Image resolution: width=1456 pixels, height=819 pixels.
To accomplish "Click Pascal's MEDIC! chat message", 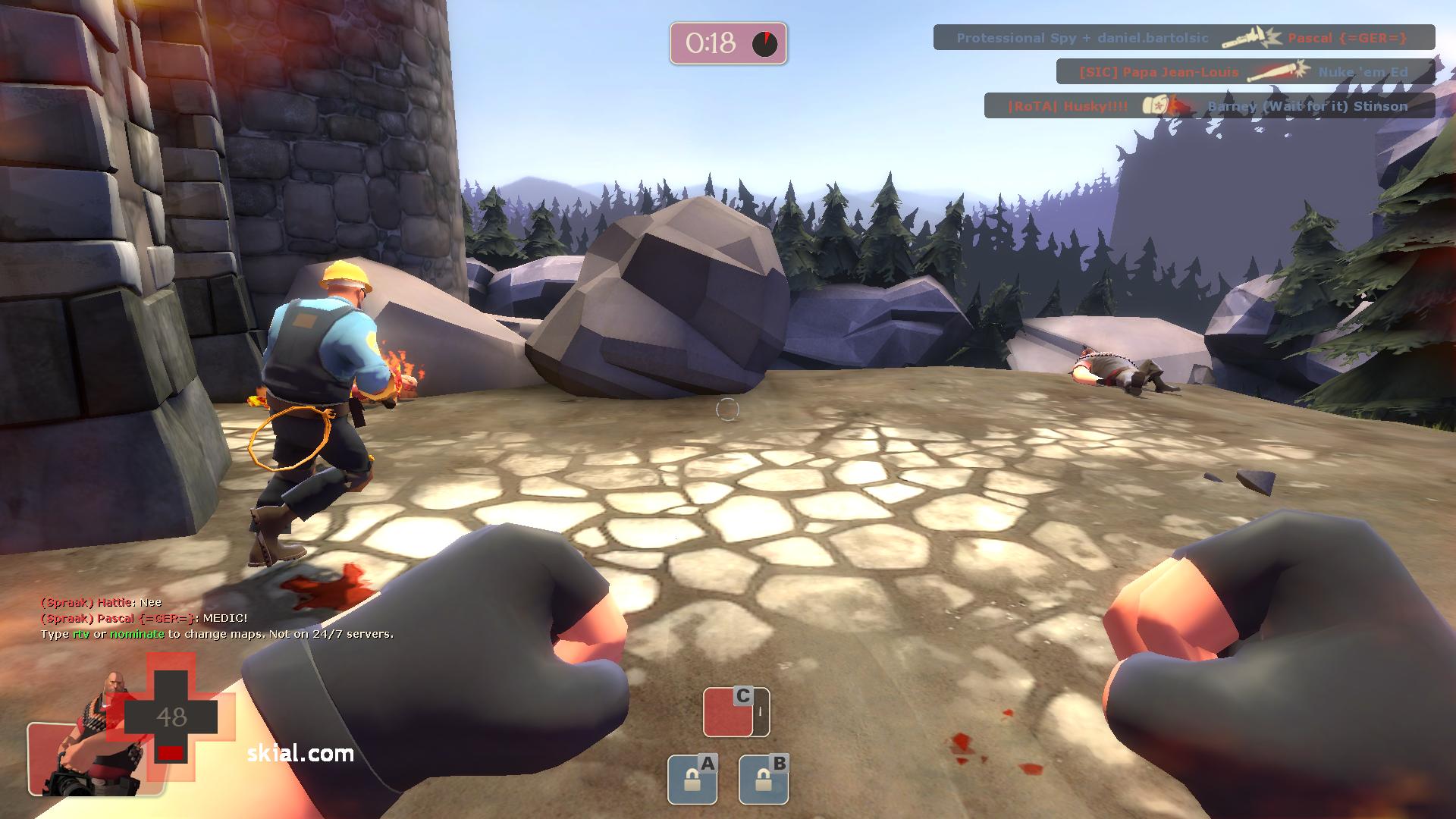I will (x=144, y=618).
